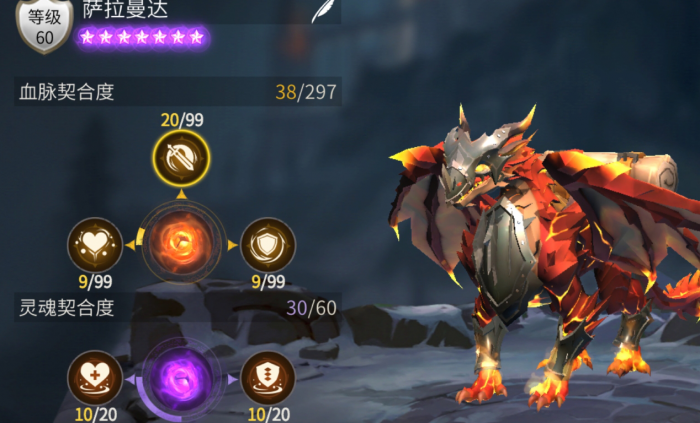This screenshot has width=700, height=423.
Task: Open the central purple soul orb
Action: coord(181,380)
